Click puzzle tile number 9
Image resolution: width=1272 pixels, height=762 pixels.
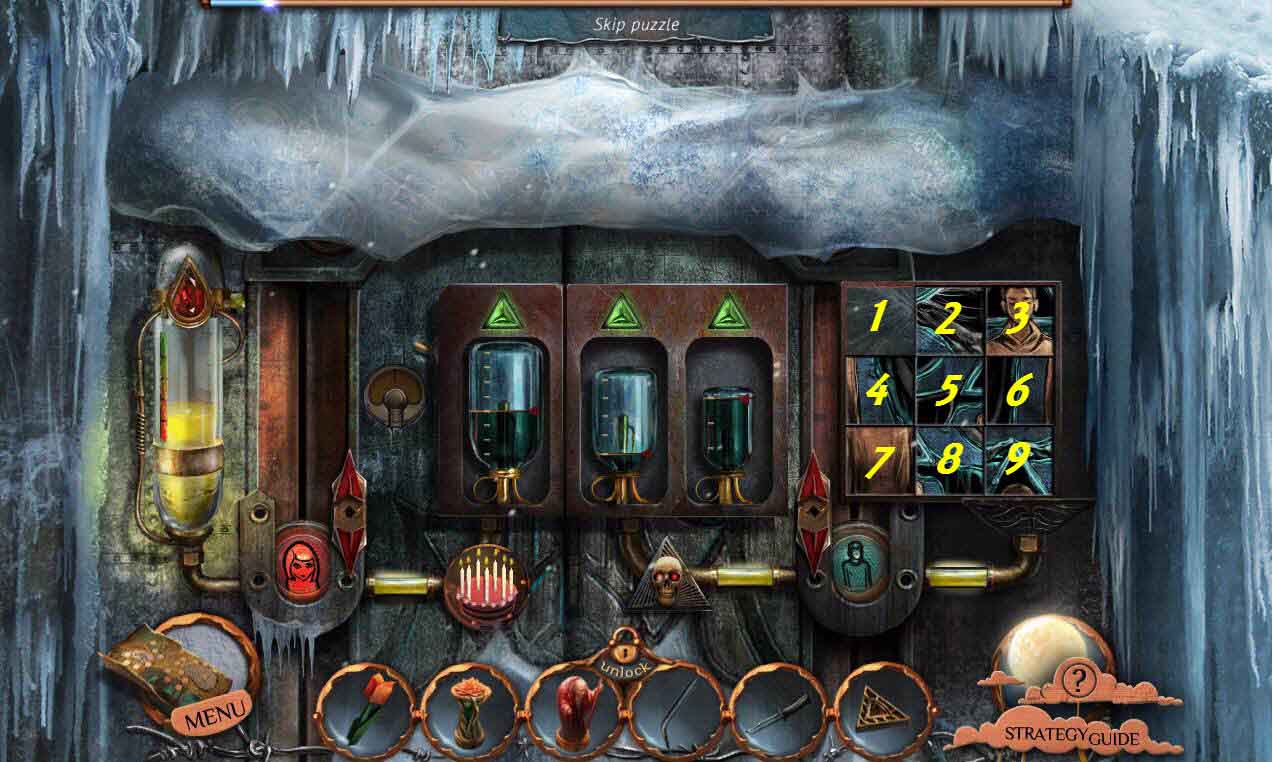pos(1018,461)
